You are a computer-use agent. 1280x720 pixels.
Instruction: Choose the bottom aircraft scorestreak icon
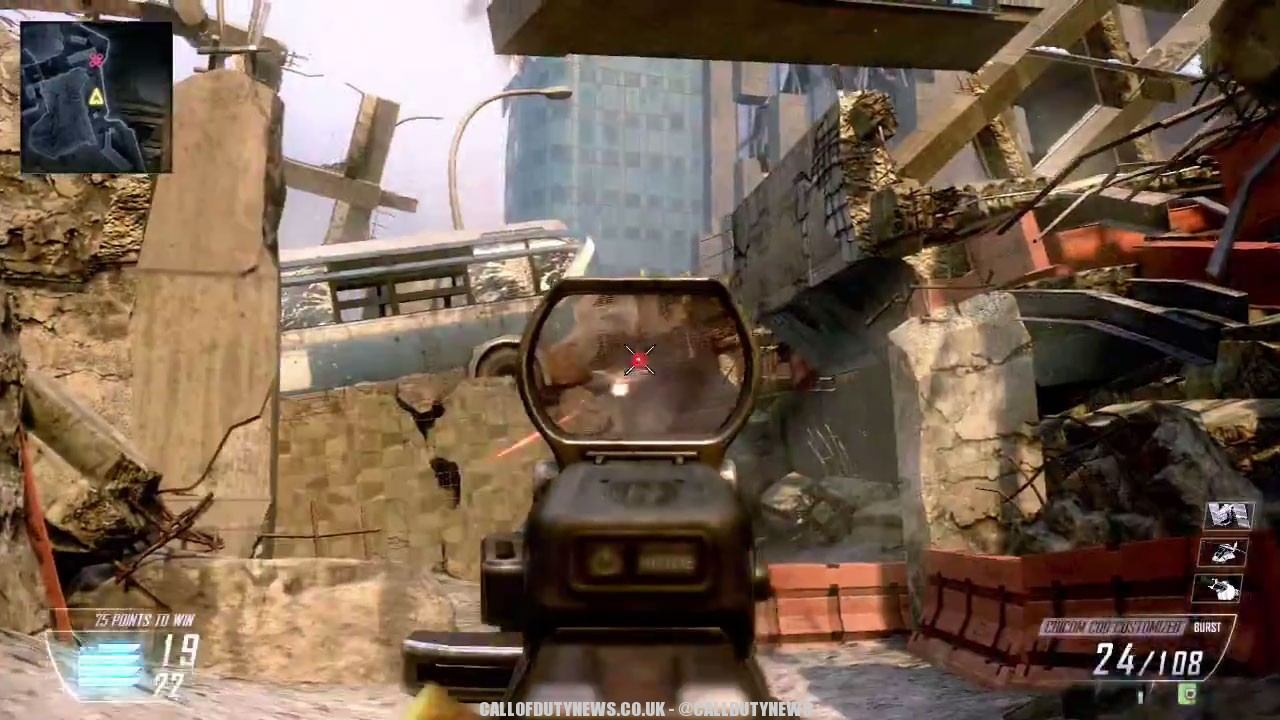(1224, 589)
